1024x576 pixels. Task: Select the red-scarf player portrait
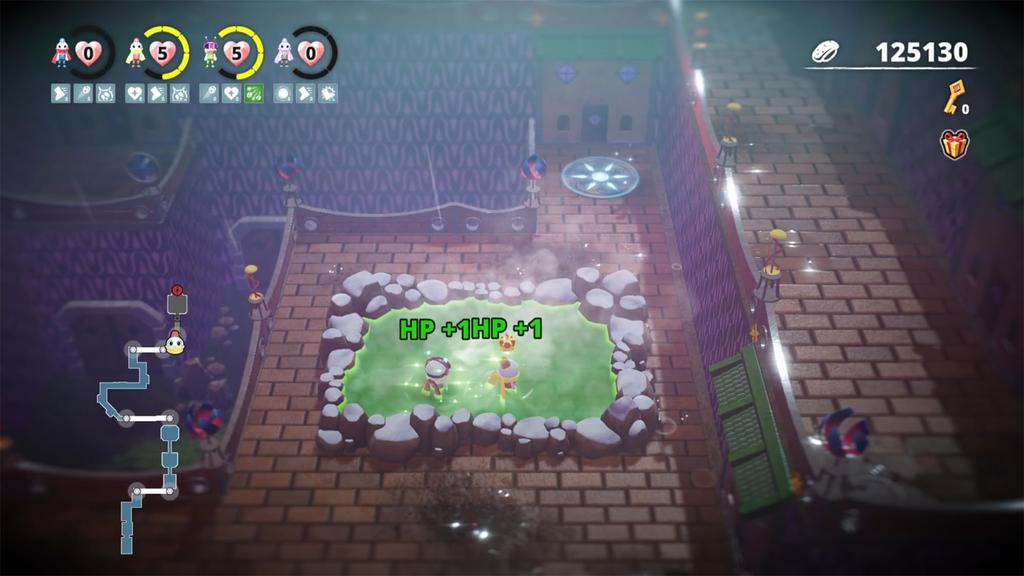coord(62,53)
